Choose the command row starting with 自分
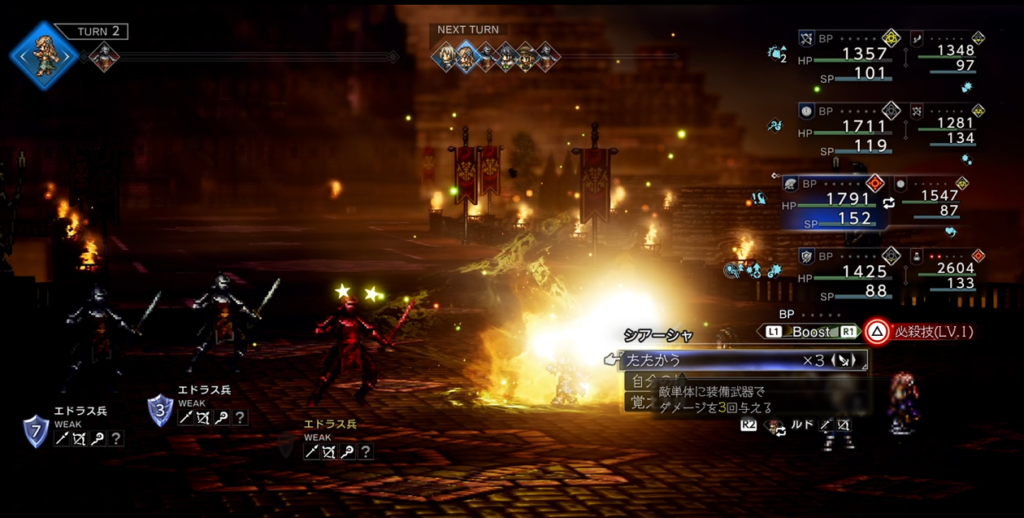1024x518 pixels. point(639,381)
